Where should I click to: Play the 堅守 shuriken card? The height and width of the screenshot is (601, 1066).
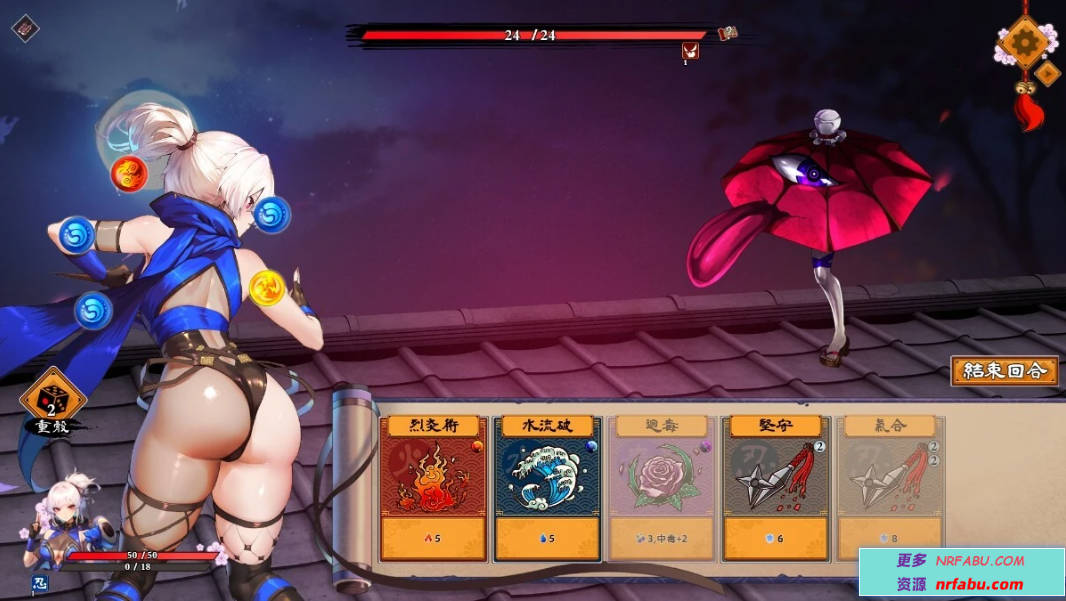(x=777, y=487)
